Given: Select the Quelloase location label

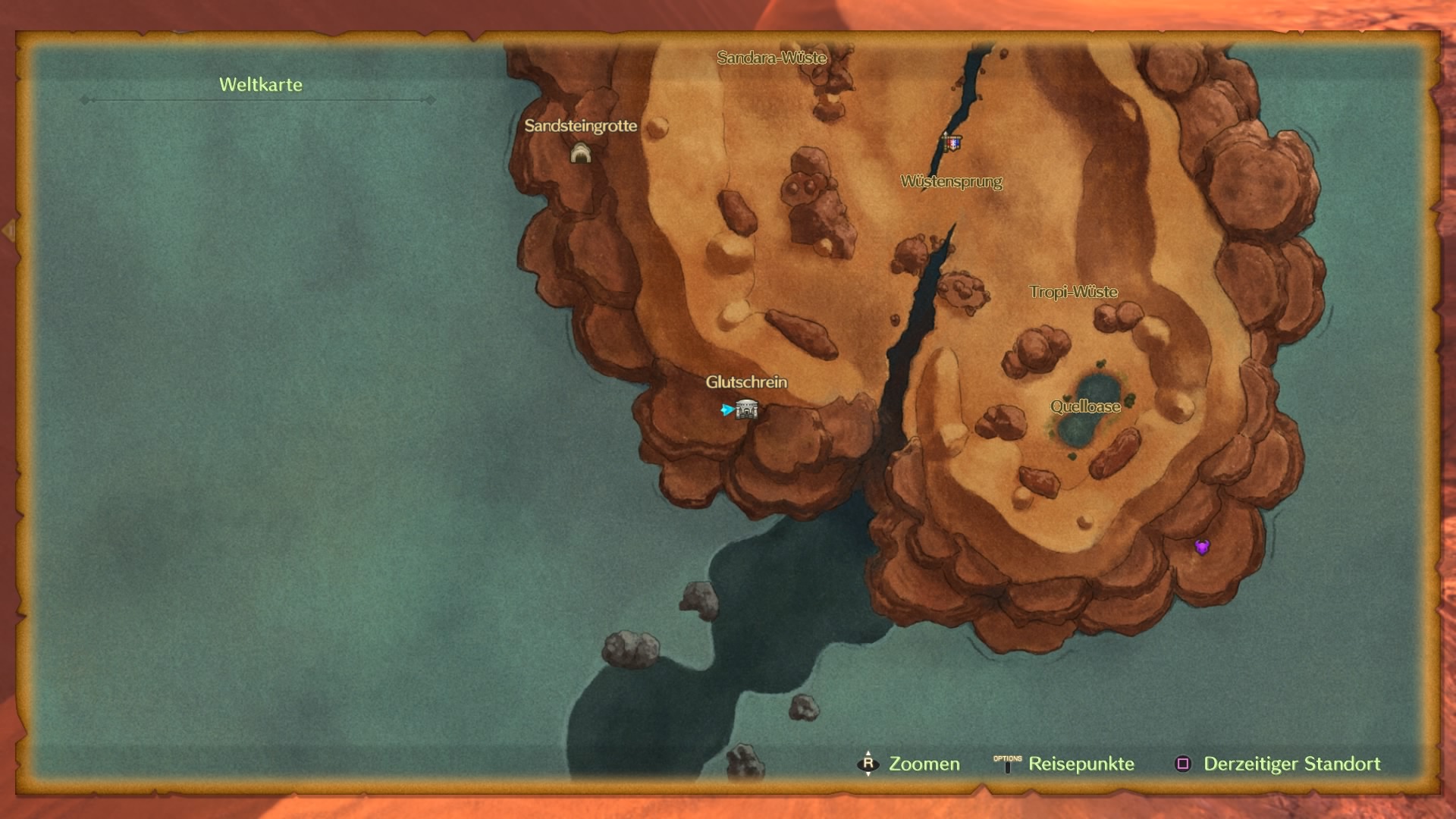Looking at the screenshot, I should pos(1085,406).
